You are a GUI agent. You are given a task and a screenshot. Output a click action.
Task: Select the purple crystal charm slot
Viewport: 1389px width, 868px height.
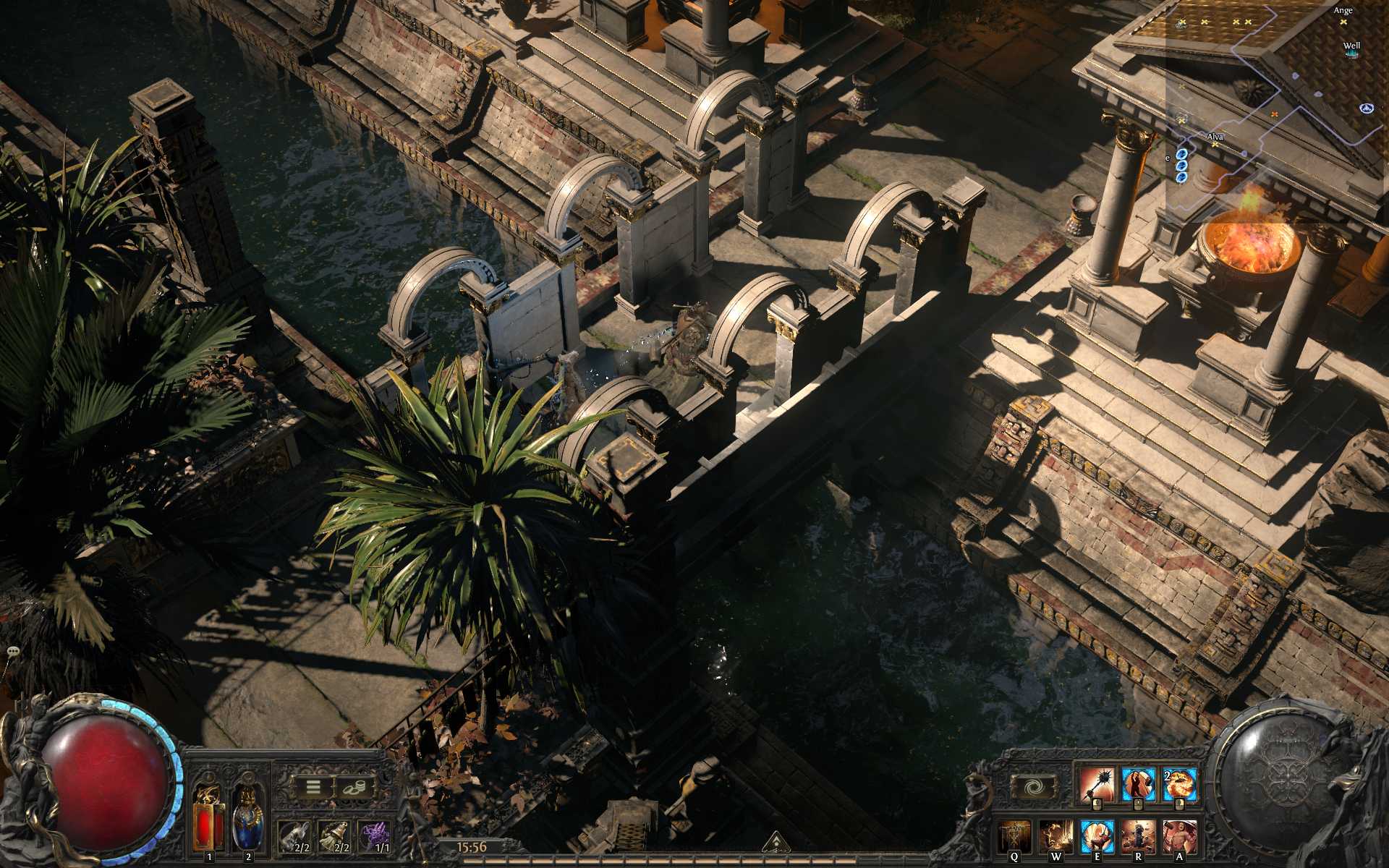(x=375, y=836)
